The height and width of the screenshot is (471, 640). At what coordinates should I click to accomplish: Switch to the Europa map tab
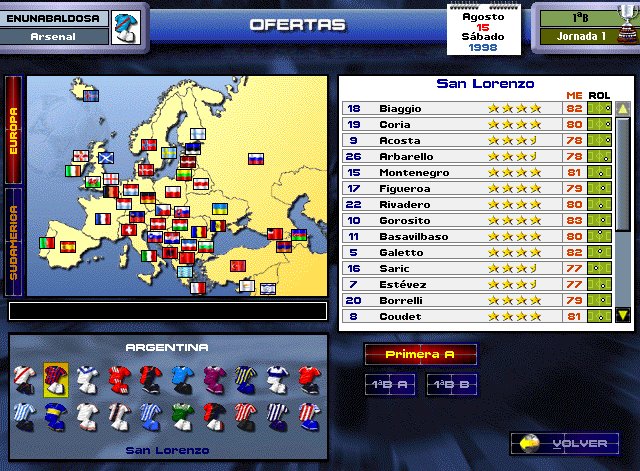pos(13,130)
